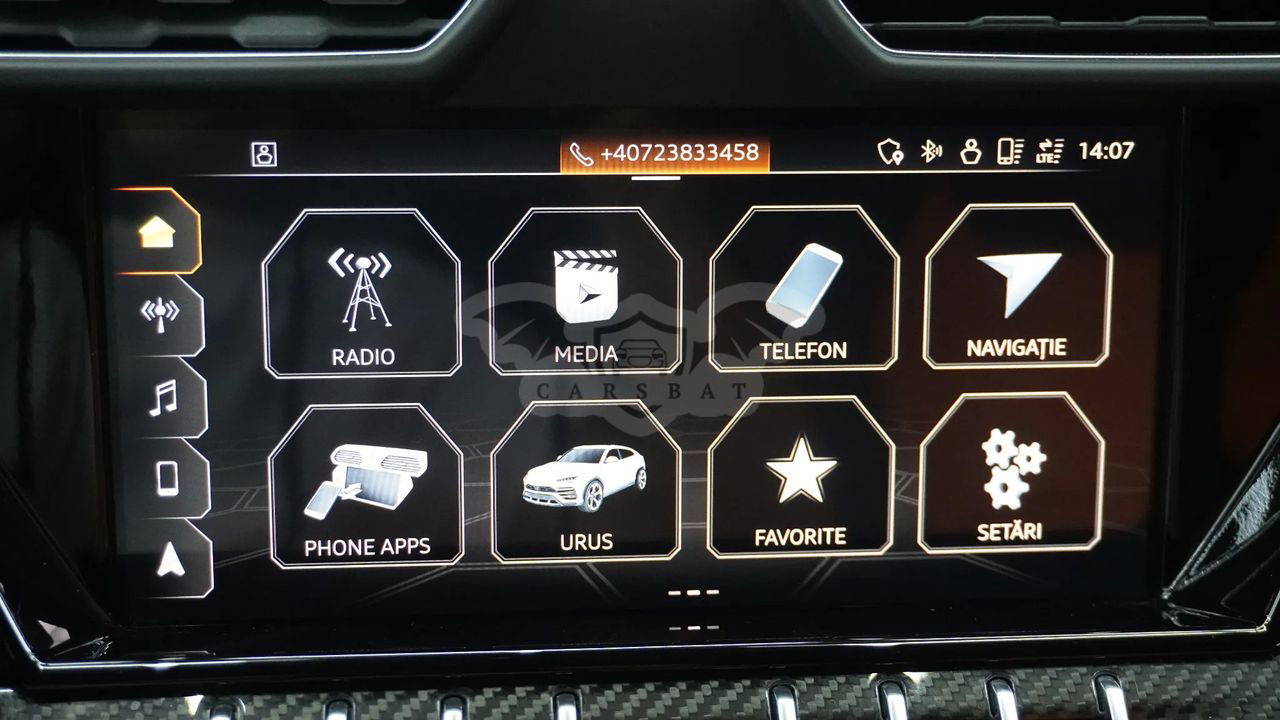Viewport: 1280px width, 720px height.
Task: Open the Telefon menu
Action: (x=804, y=289)
